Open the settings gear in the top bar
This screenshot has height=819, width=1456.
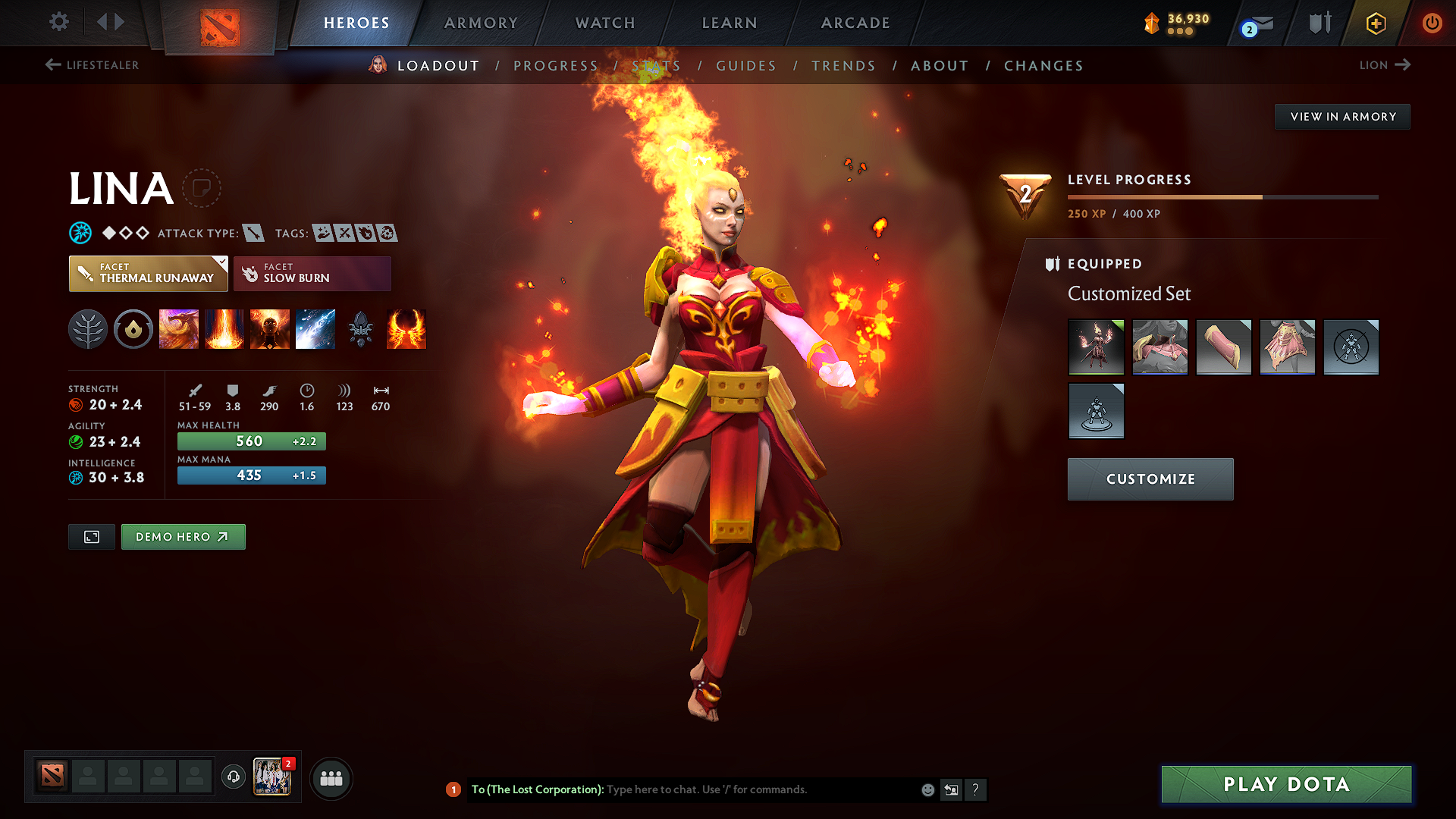[58, 22]
